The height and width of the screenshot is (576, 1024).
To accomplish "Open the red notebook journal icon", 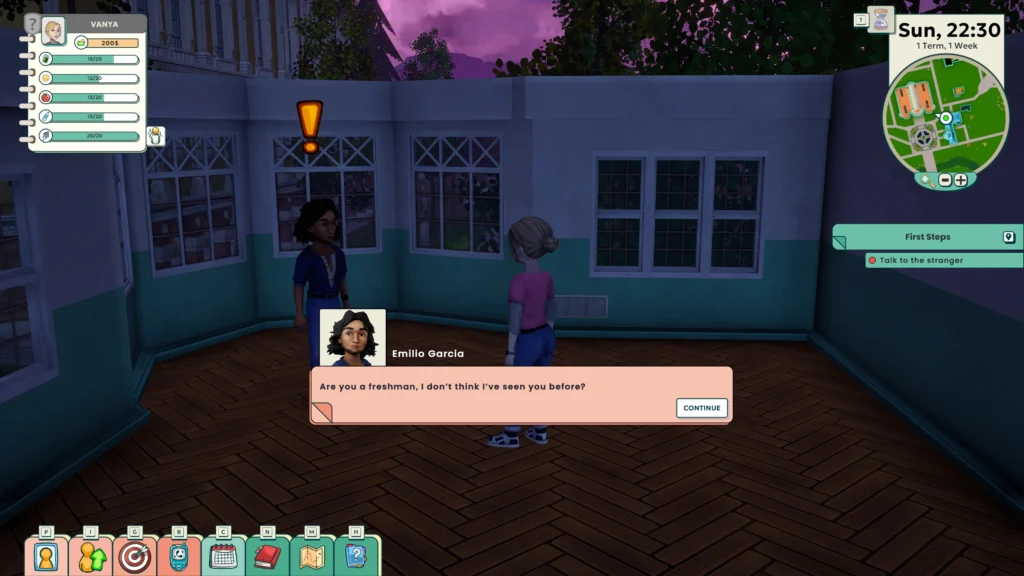I will click(267, 556).
